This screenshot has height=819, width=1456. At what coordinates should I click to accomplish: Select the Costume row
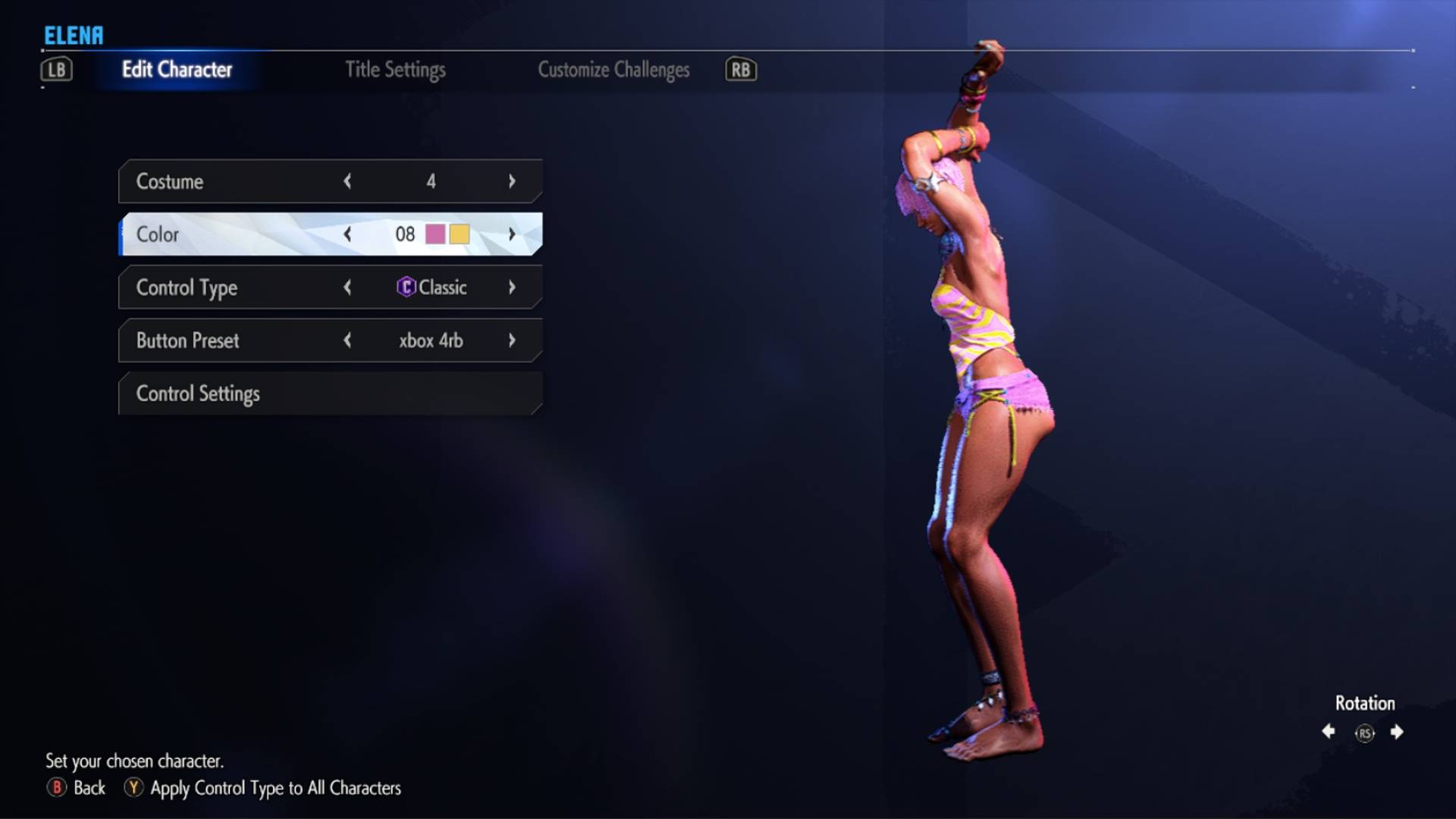[x=227, y=181]
